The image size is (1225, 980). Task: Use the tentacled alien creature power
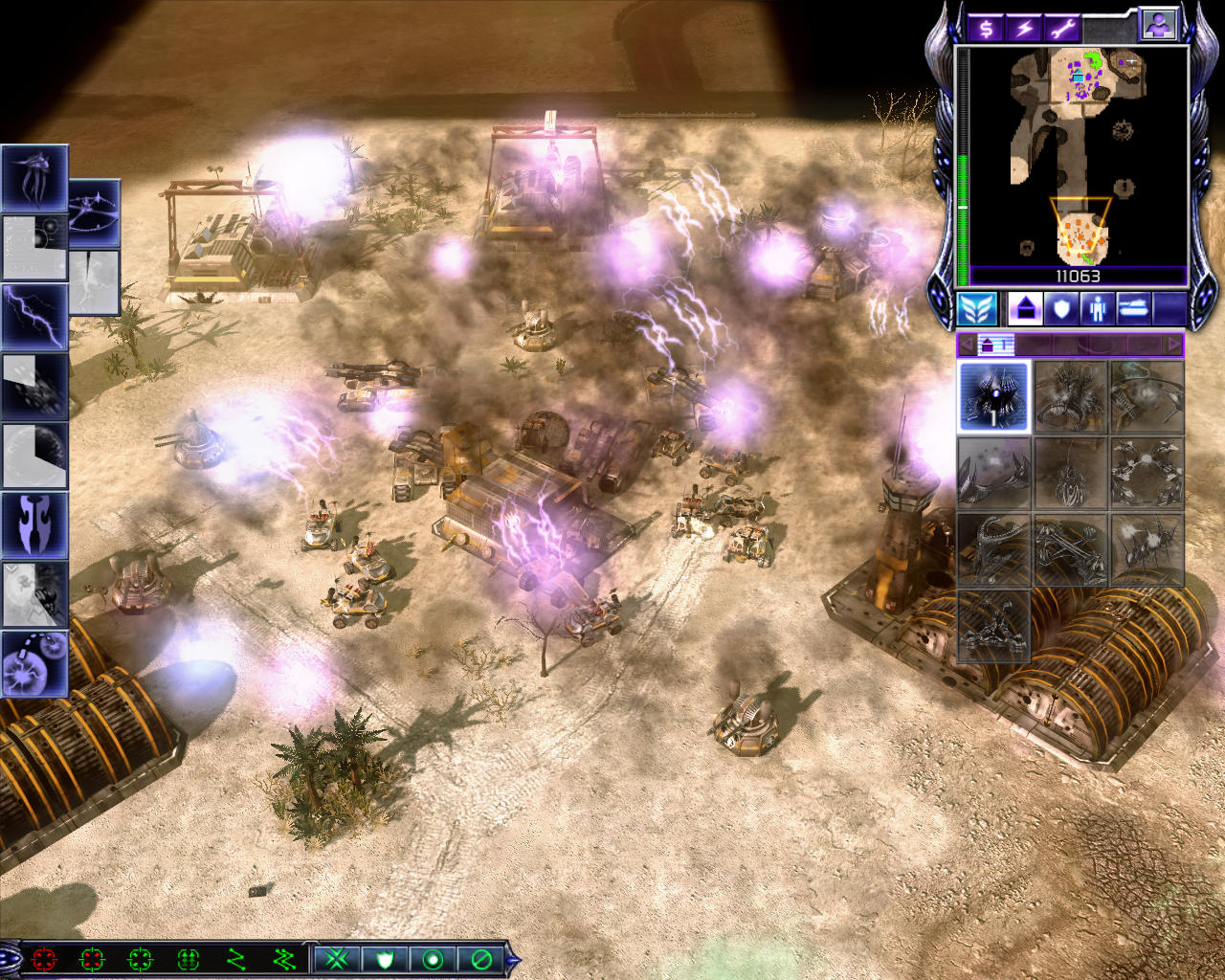pyautogui.click(x=34, y=179)
